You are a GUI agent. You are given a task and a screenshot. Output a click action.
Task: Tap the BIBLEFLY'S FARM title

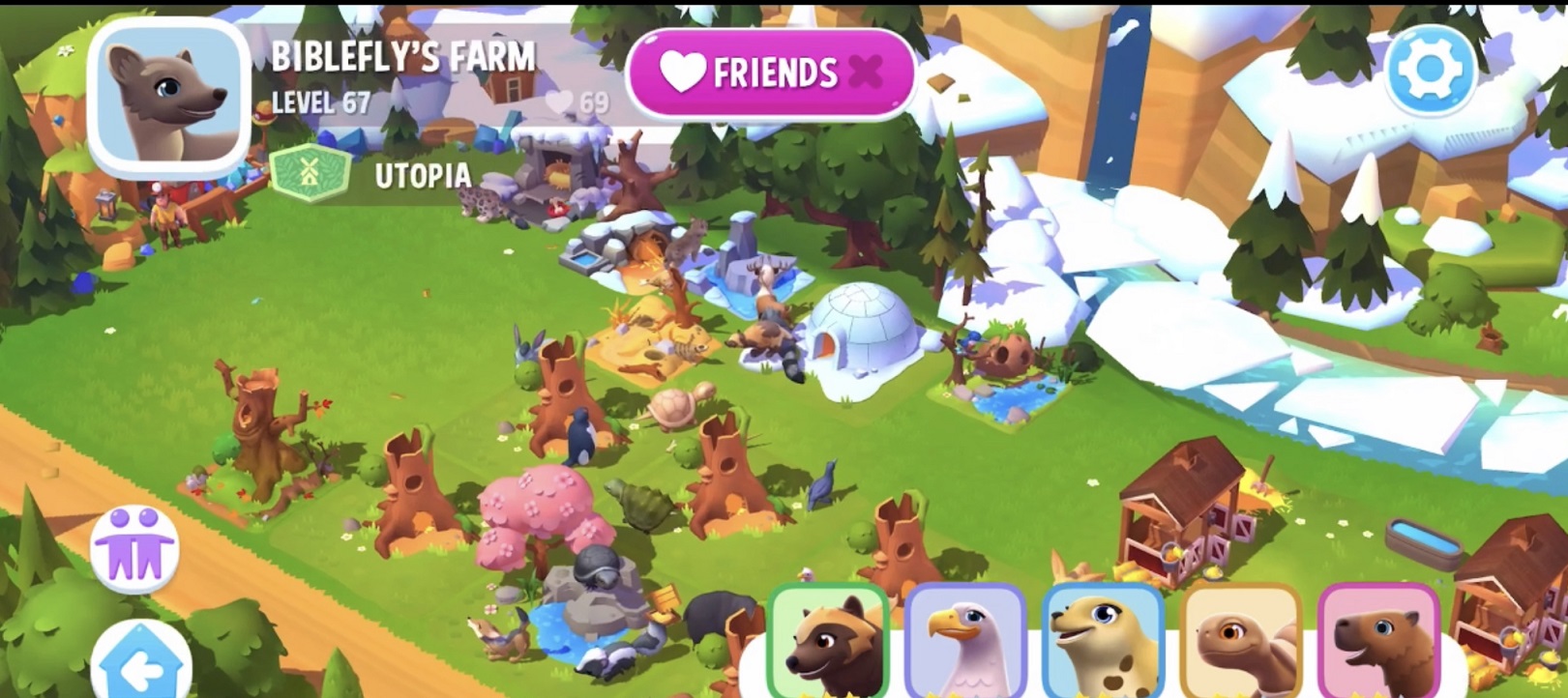click(x=403, y=58)
